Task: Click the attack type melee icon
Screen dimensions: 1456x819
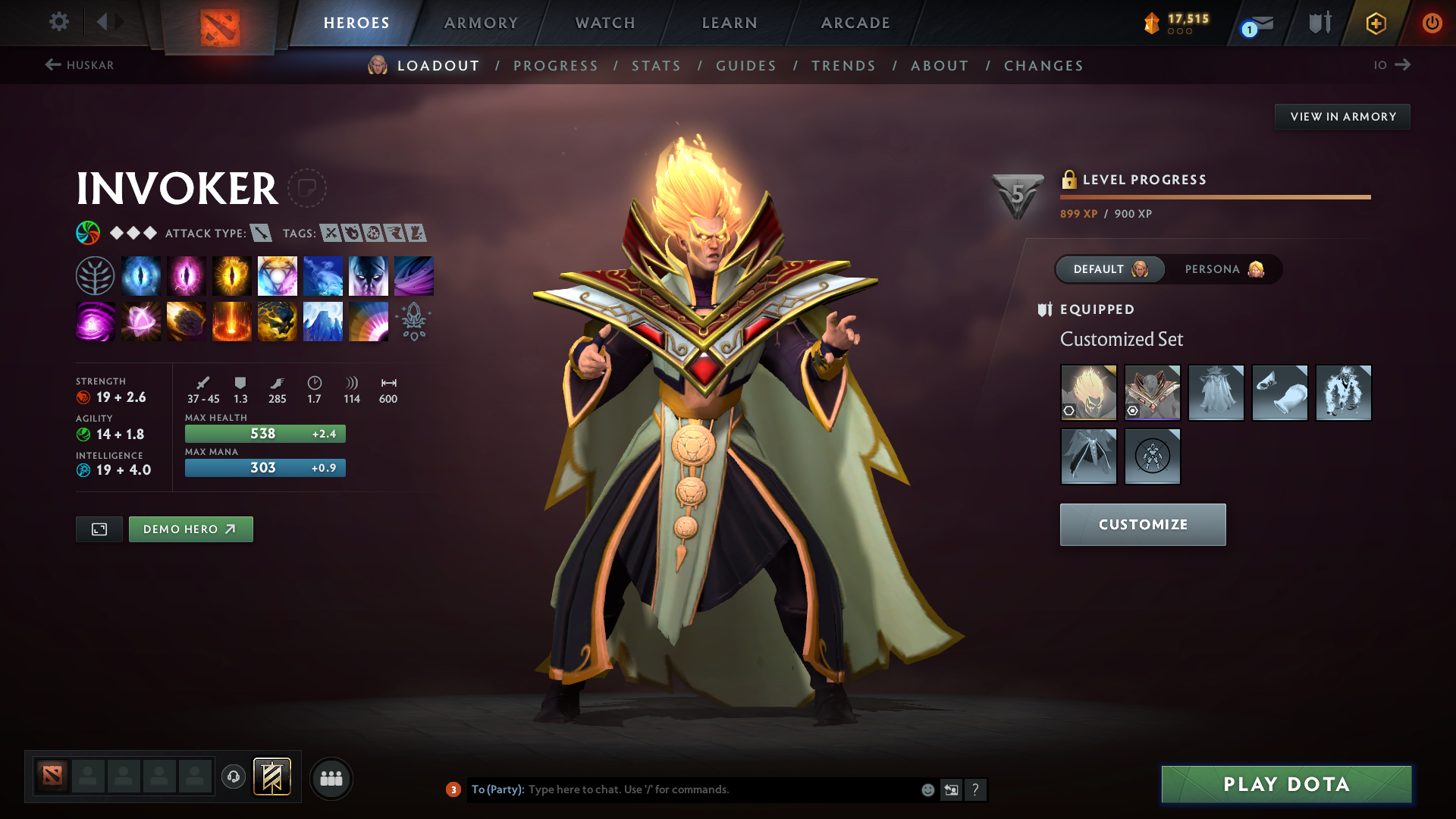Action: pyautogui.click(x=262, y=234)
